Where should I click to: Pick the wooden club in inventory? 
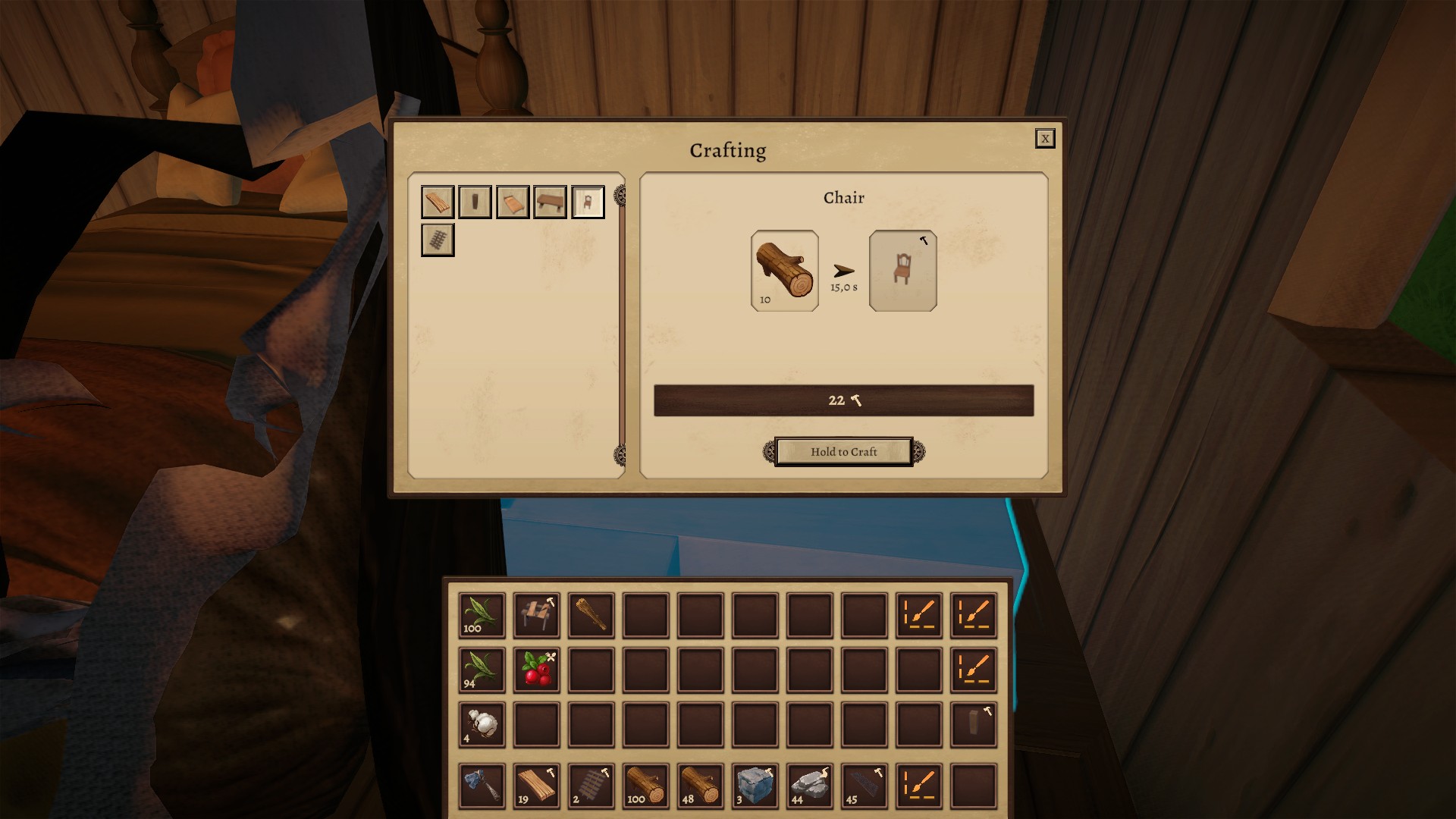591,615
